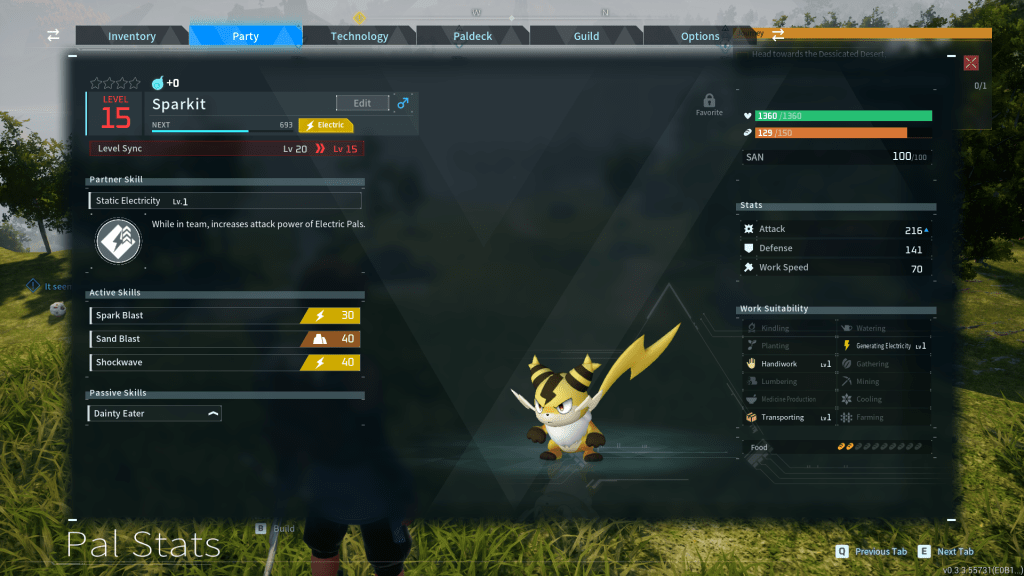Close the panel with the red X
This screenshot has height=576, width=1024.
(970, 63)
